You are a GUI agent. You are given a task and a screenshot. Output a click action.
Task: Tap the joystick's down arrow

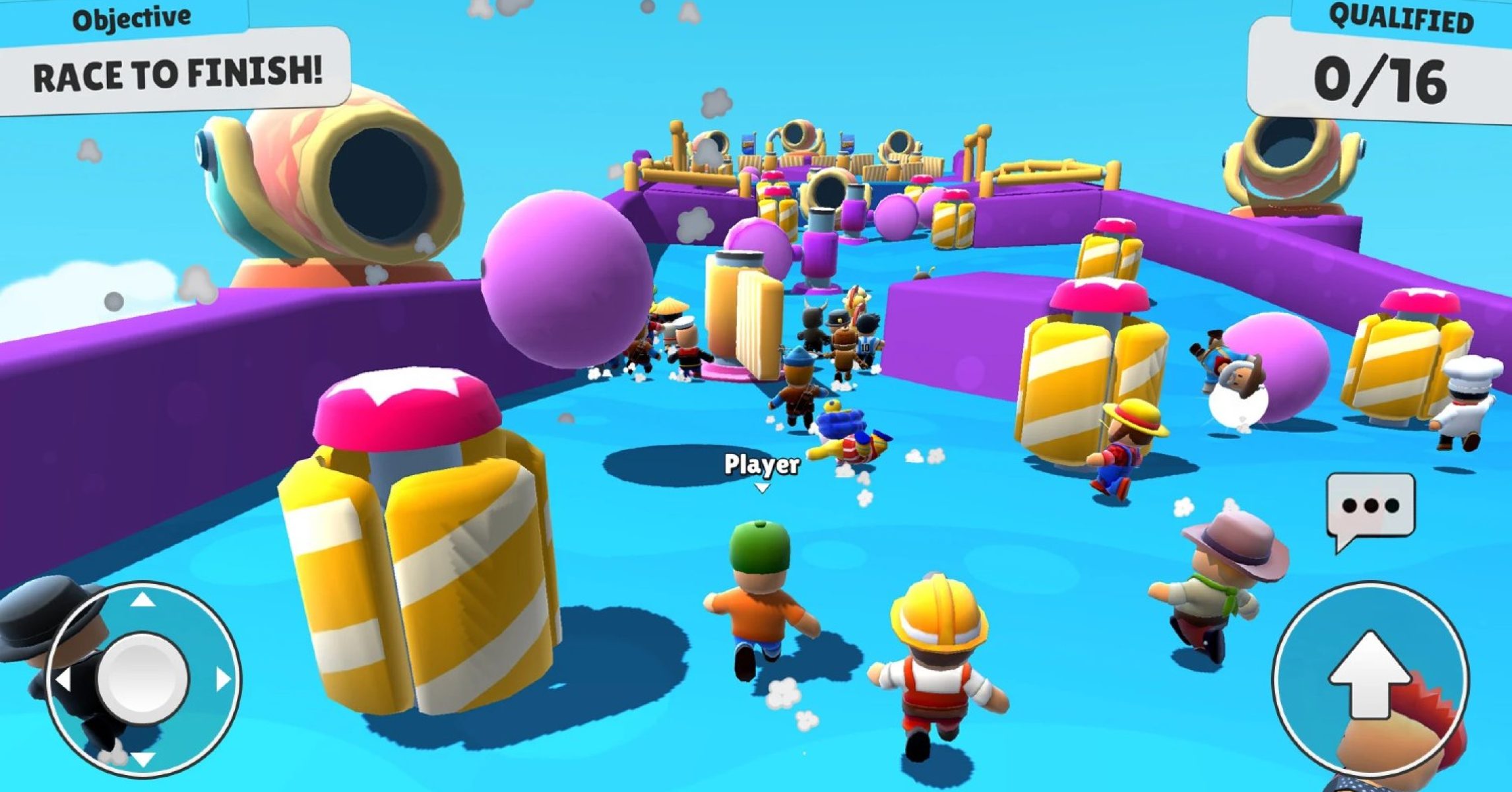click(x=143, y=758)
